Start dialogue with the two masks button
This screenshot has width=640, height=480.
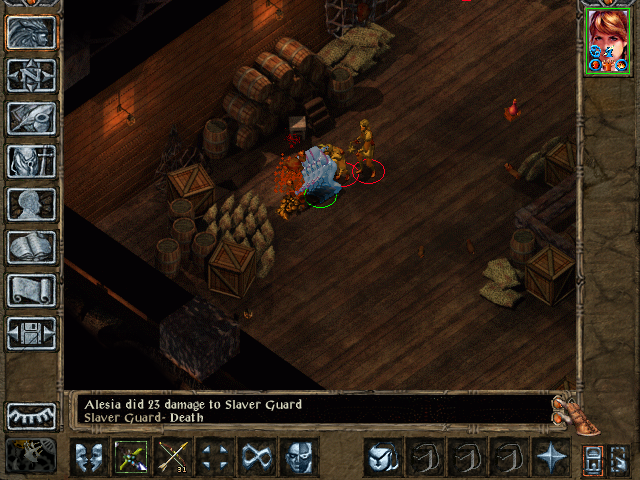point(89,457)
